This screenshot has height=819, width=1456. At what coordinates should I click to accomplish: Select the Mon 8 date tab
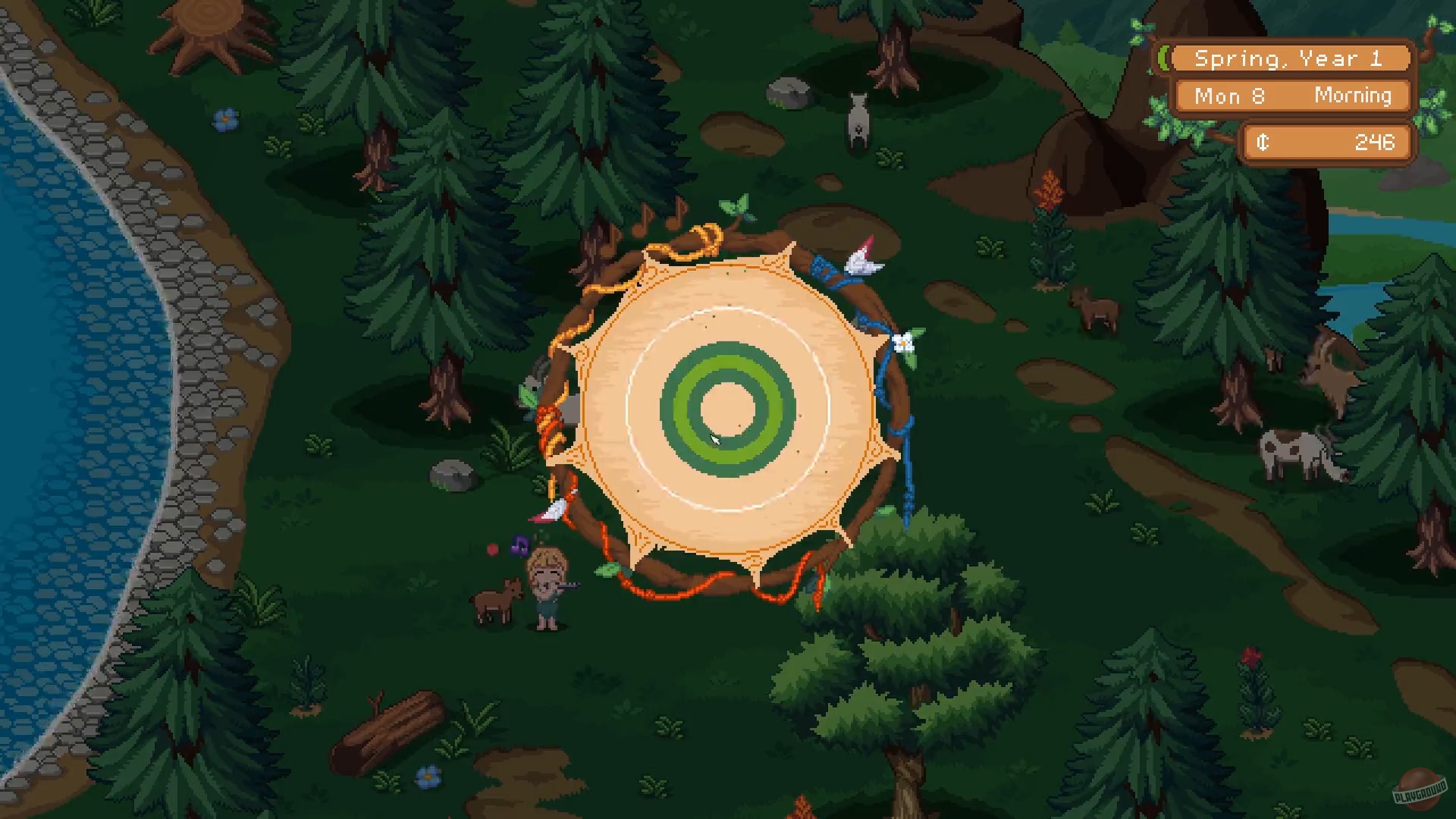[x=1228, y=96]
